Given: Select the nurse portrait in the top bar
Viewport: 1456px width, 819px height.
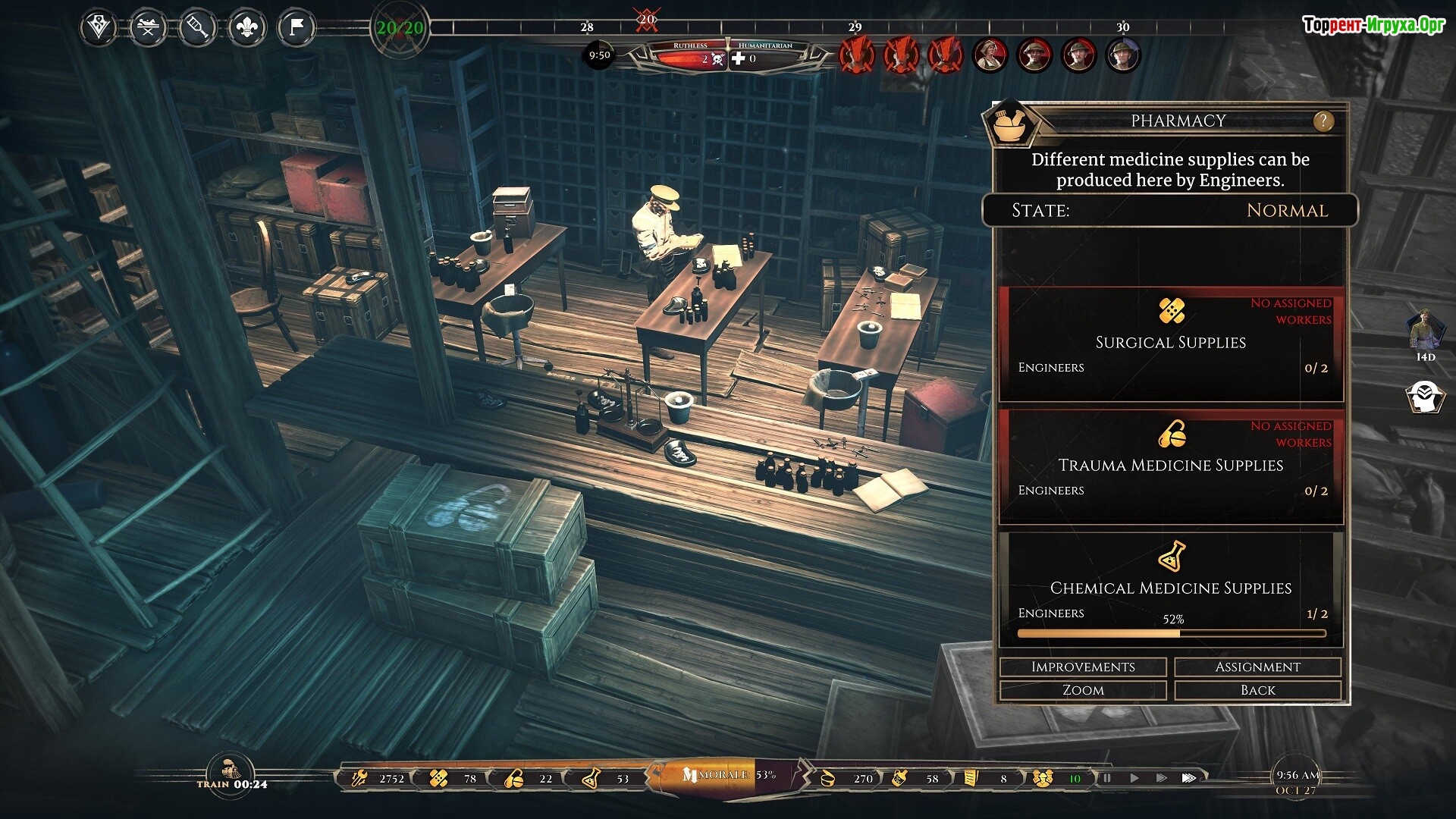Looking at the screenshot, I should [x=990, y=55].
